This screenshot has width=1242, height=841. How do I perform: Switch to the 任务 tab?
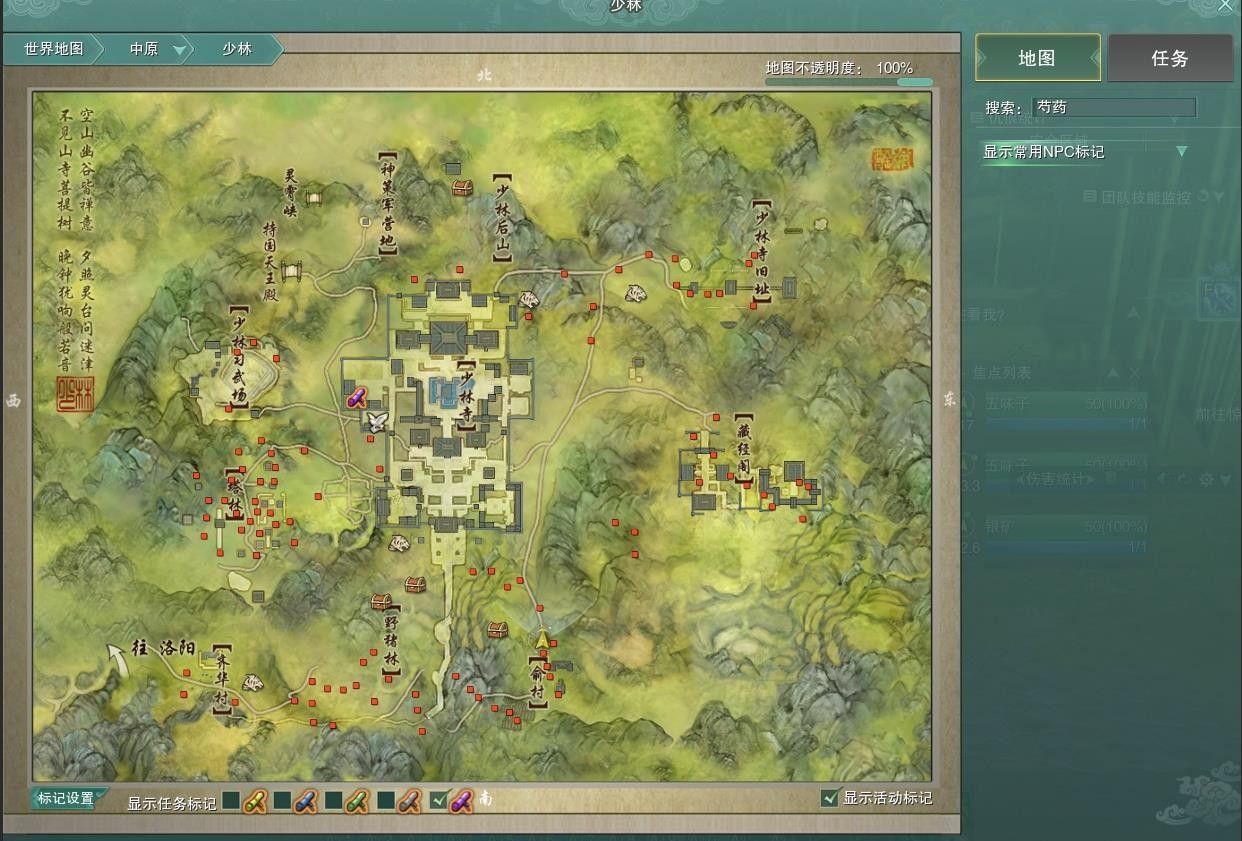pyautogui.click(x=1169, y=58)
